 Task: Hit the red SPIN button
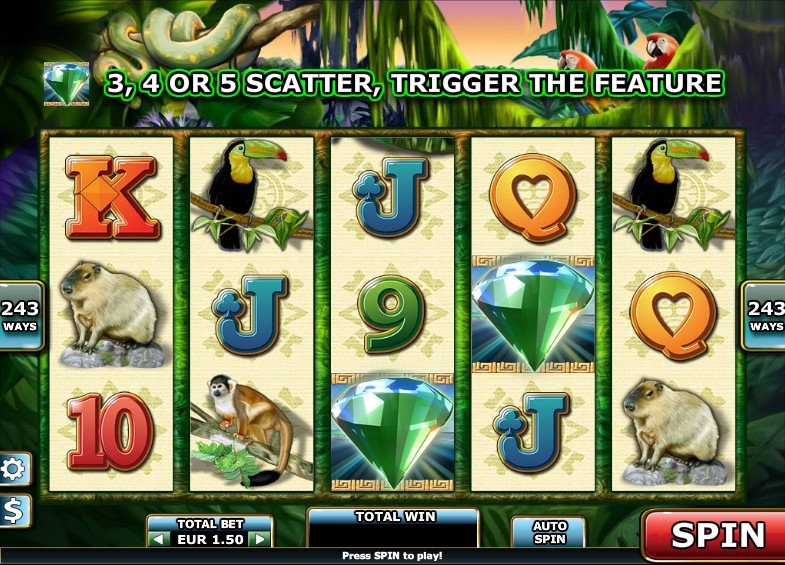pos(716,534)
